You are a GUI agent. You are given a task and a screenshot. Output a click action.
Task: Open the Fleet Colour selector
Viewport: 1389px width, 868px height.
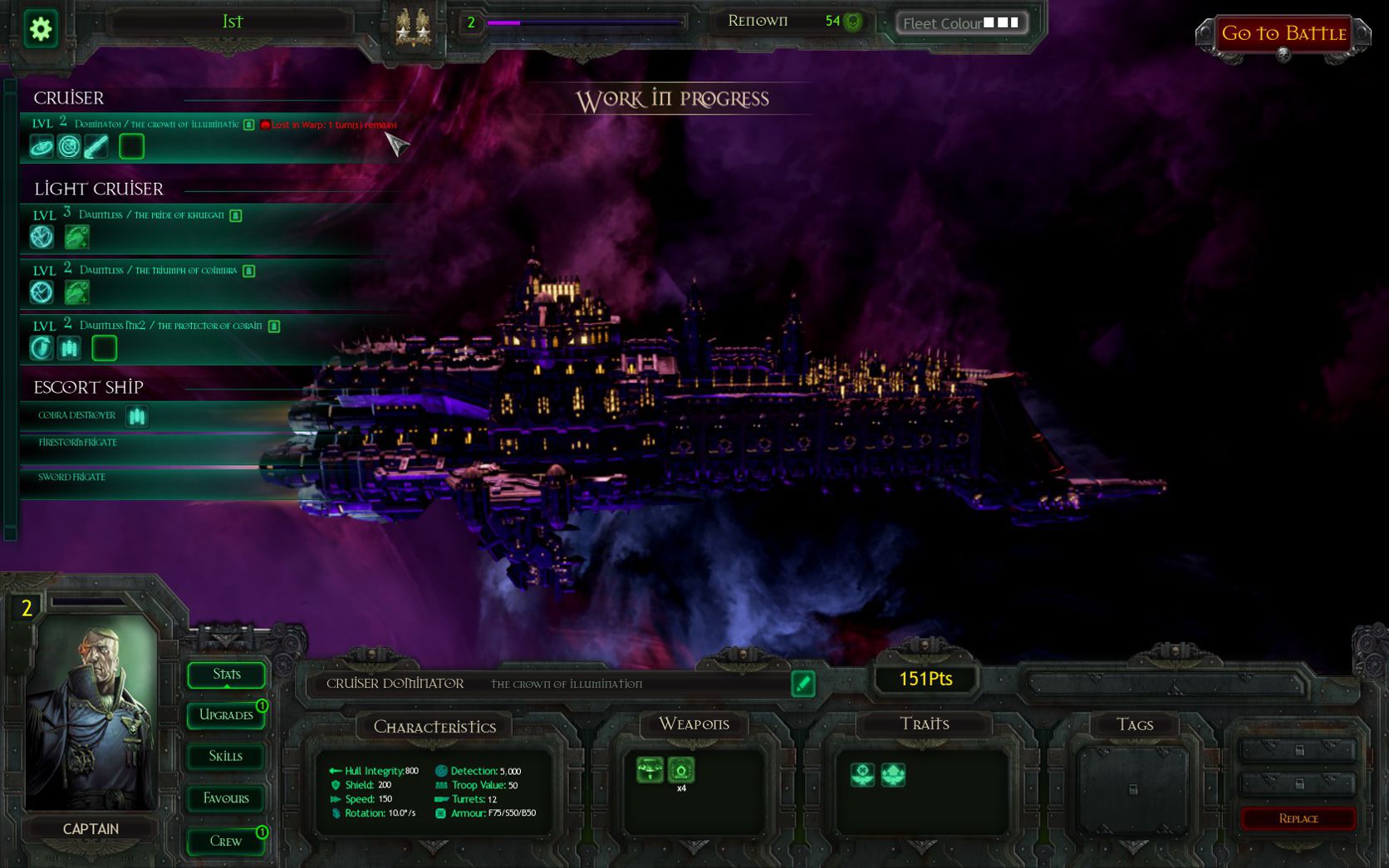[961, 23]
